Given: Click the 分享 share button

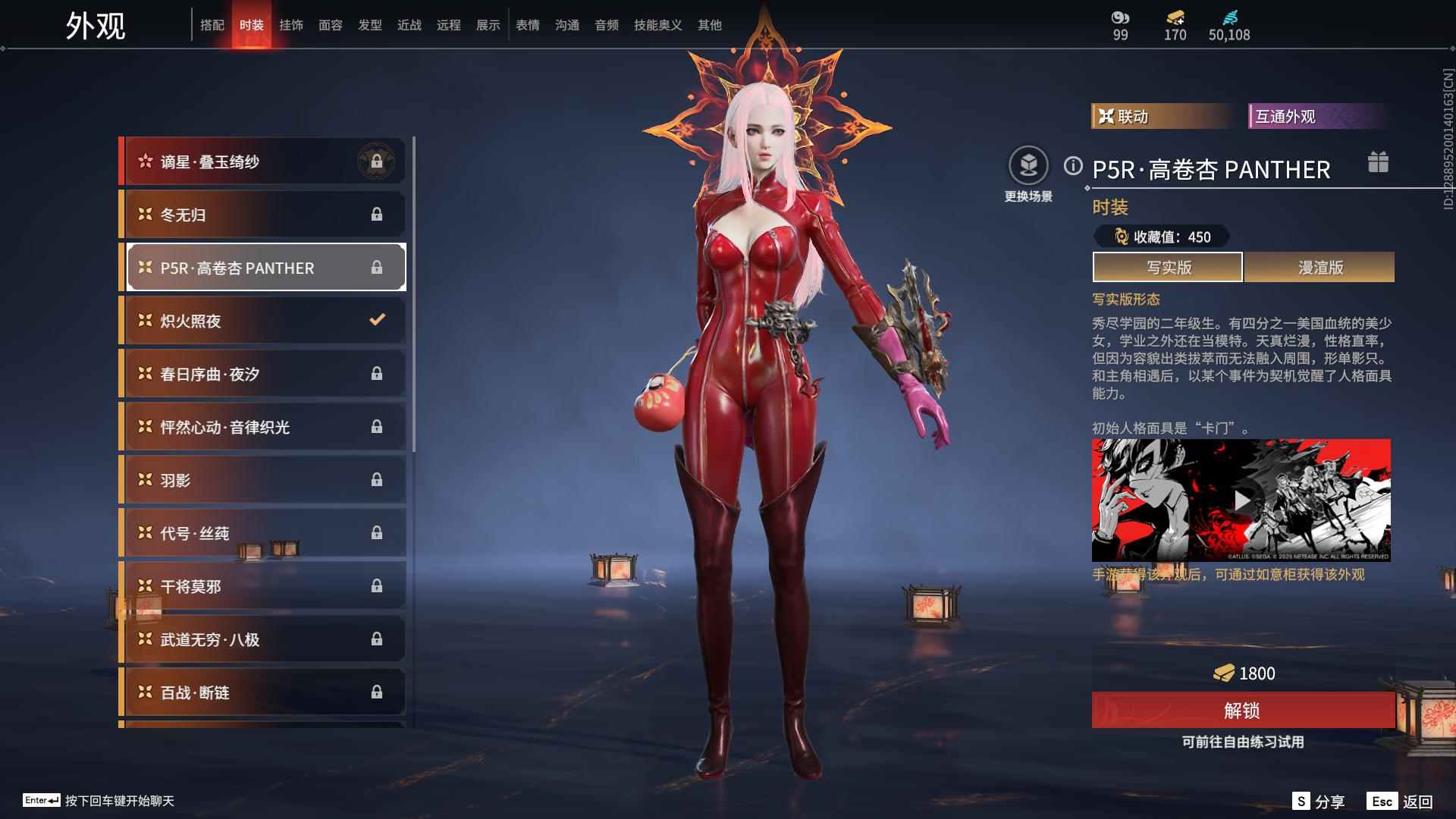Looking at the screenshot, I should pos(1319,802).
